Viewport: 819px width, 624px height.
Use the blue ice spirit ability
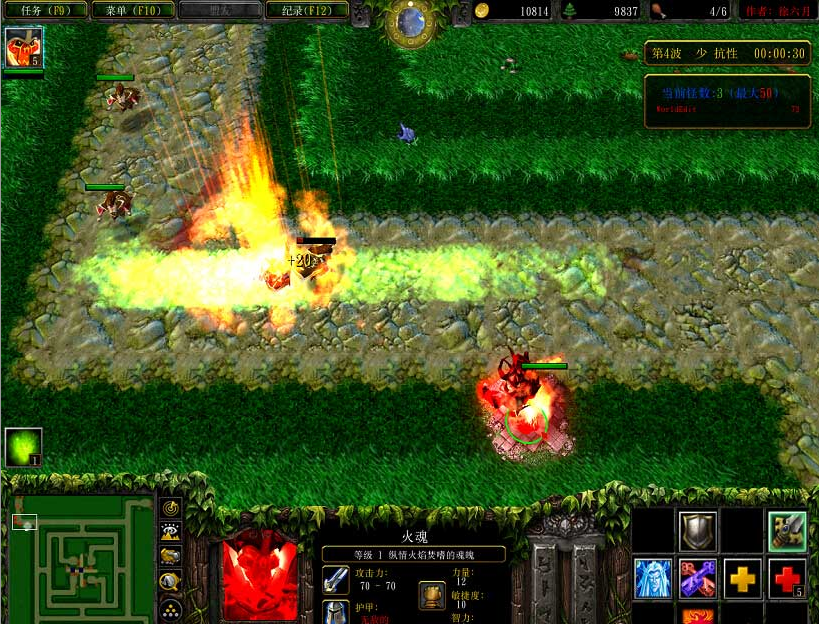pos(653,579)
